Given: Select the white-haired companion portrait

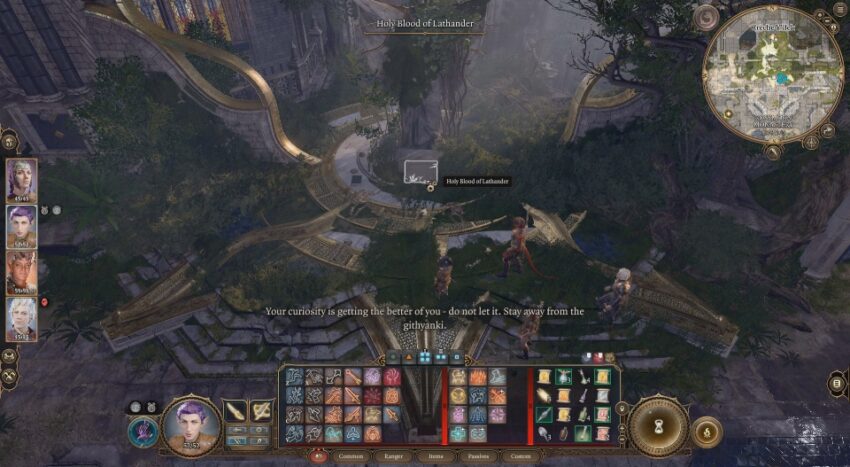Looking at the screenshot, I should (x=21, y=318).
